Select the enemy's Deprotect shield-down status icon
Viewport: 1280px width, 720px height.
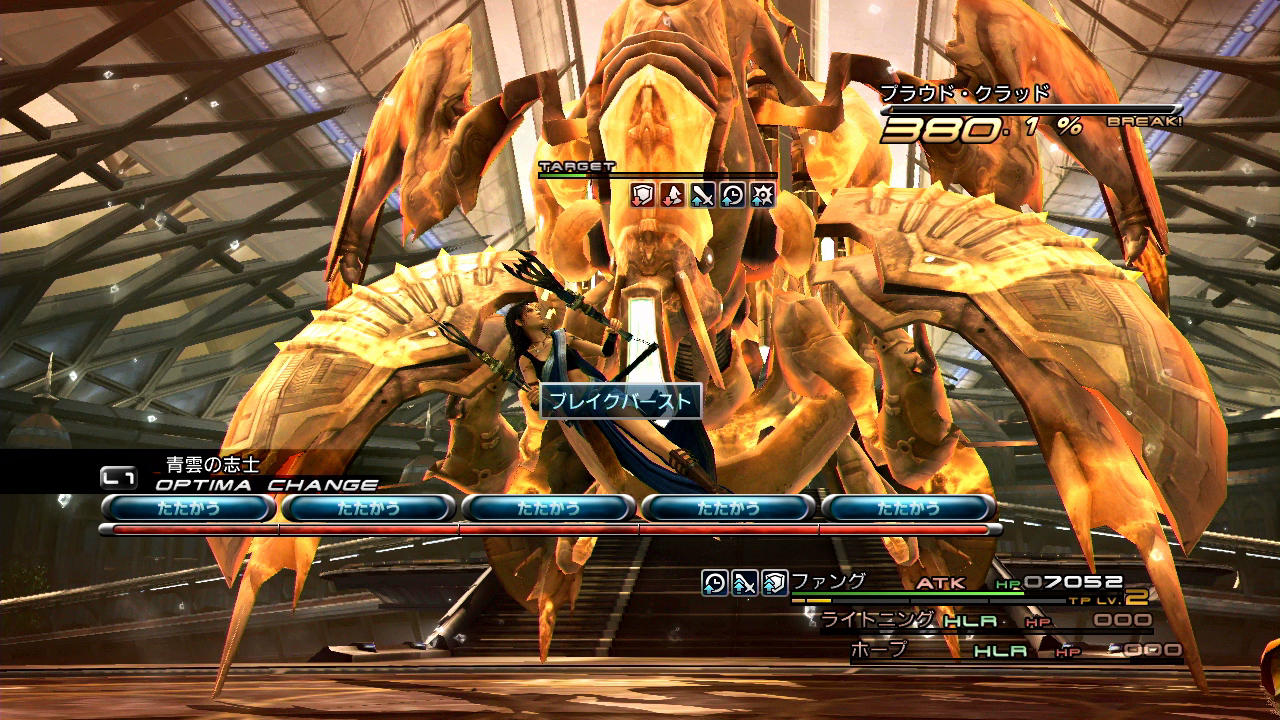pyautogui.click(x=642, y=194)
